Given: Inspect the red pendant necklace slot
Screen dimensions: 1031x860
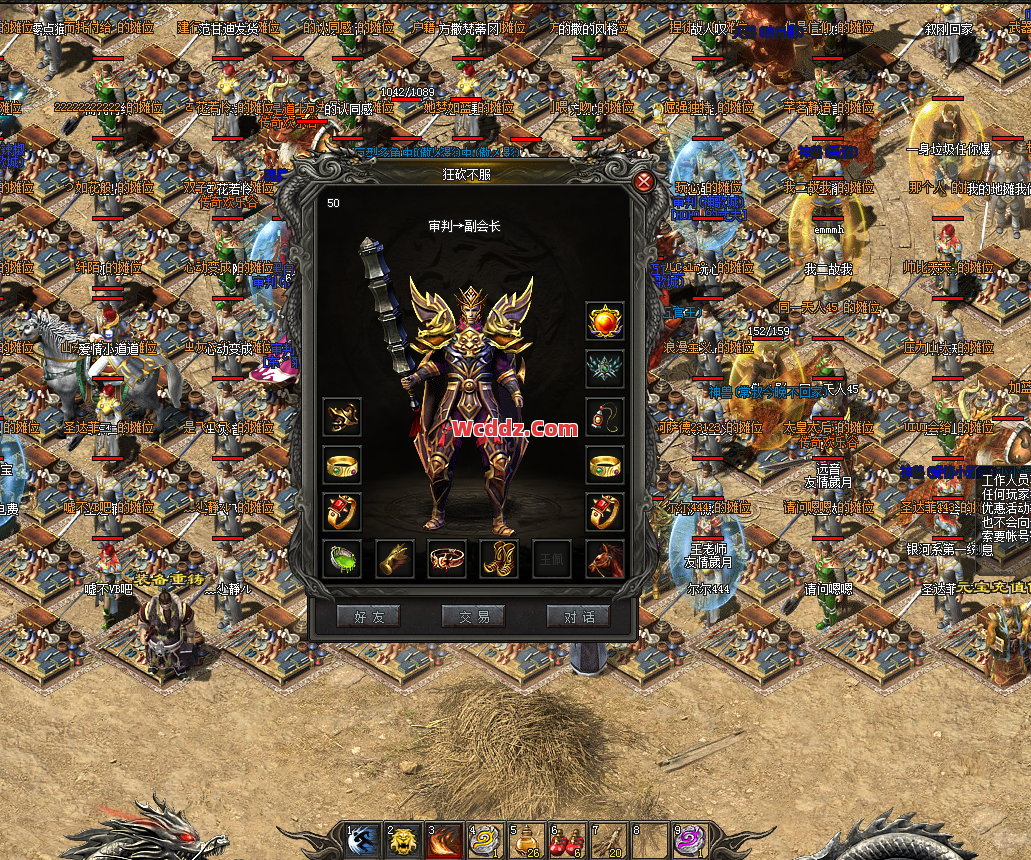Looking at the screenshot, I should pos(605,417).
